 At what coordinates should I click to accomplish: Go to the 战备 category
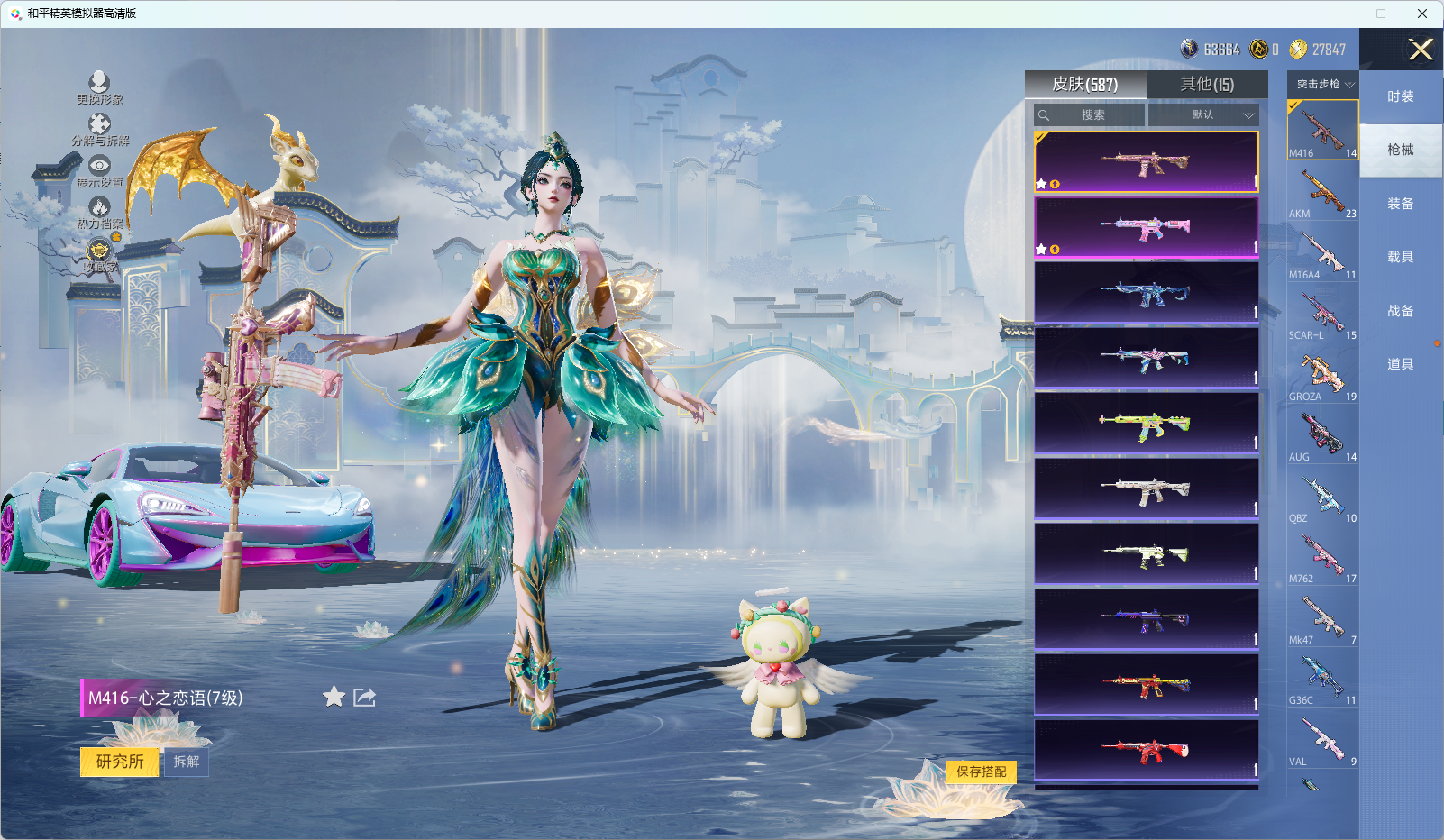(x=1400, y=311)
